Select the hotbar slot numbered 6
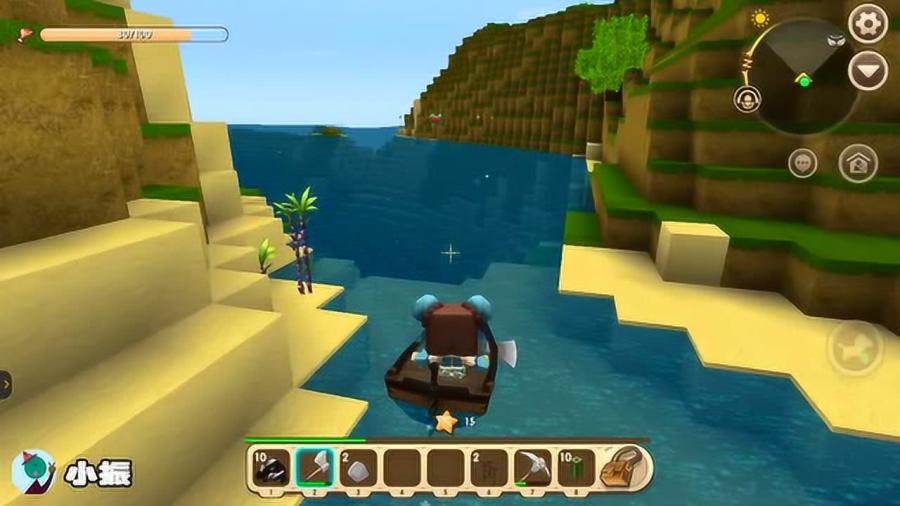Image resolution: width=900 pixels, height=506 pixels. click(489, 467)
